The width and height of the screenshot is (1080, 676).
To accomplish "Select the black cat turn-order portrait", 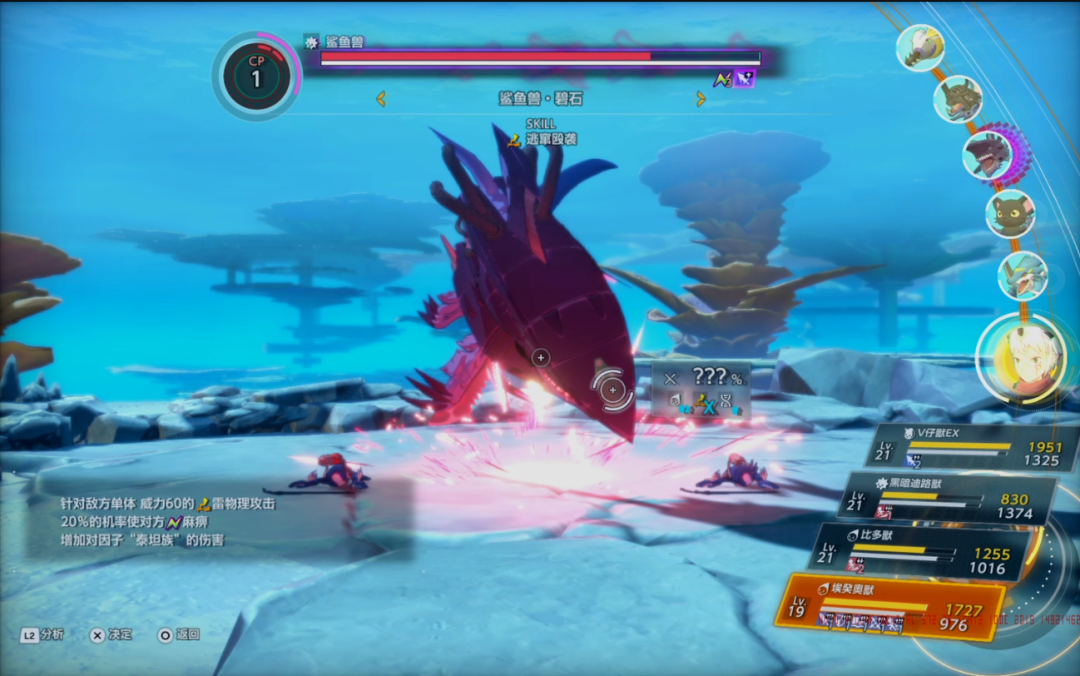I will (x=1010, y=213).
